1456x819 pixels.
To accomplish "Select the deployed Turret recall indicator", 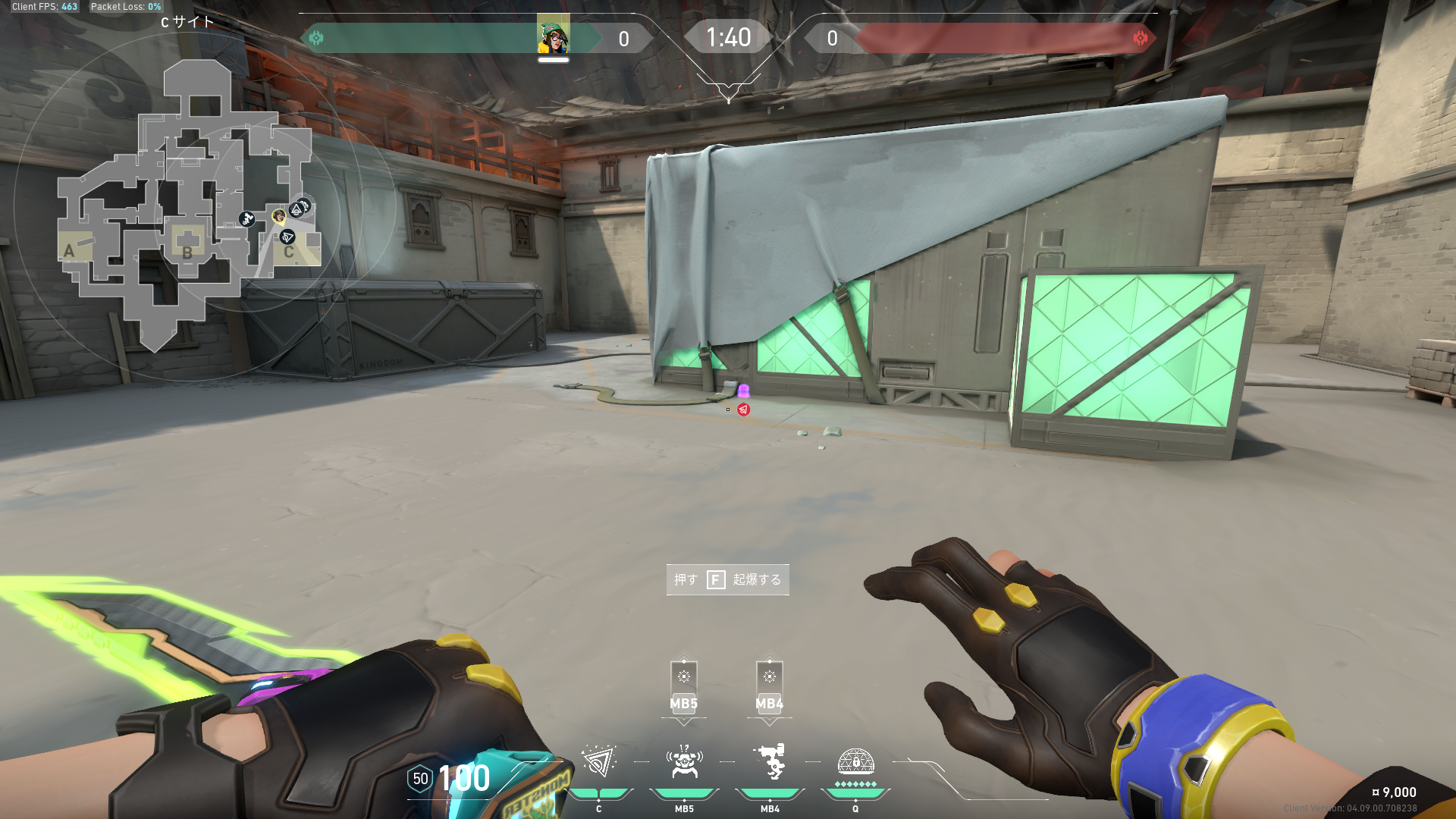I will coord(769,687).
